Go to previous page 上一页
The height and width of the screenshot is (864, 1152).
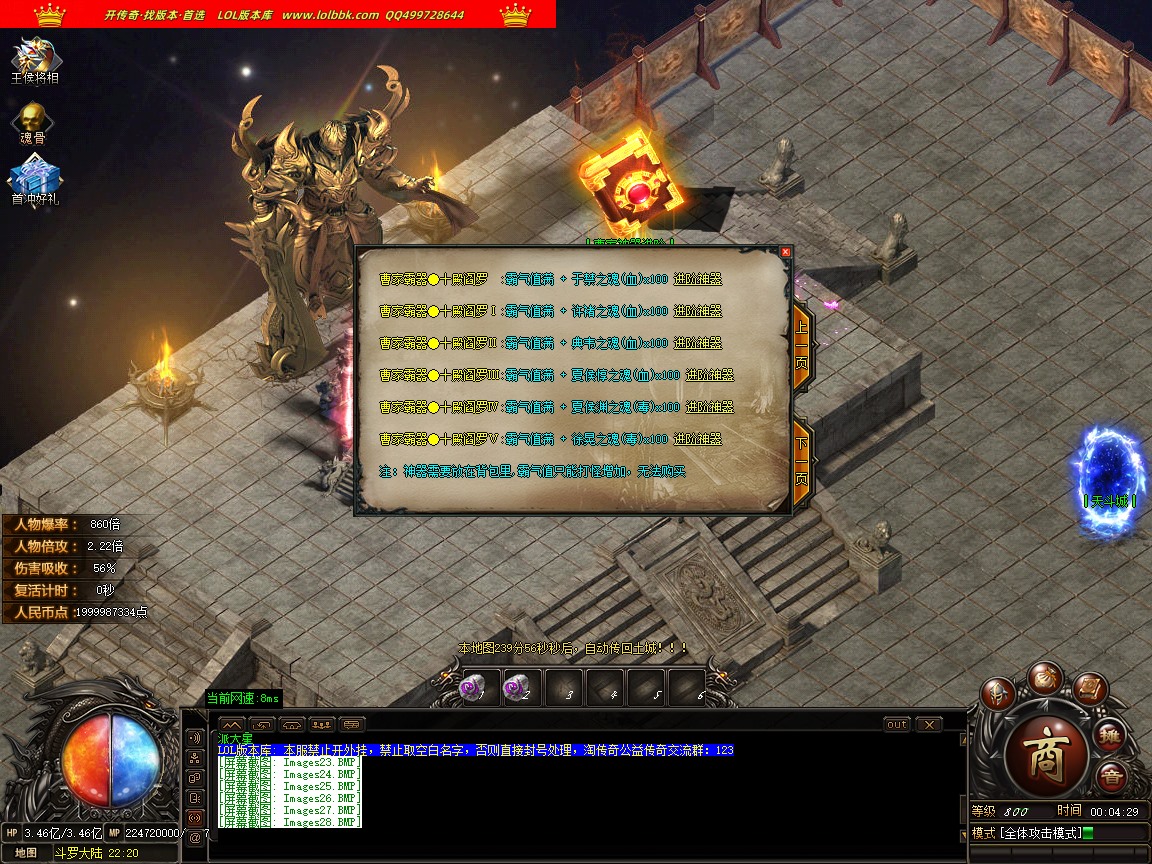801,337
